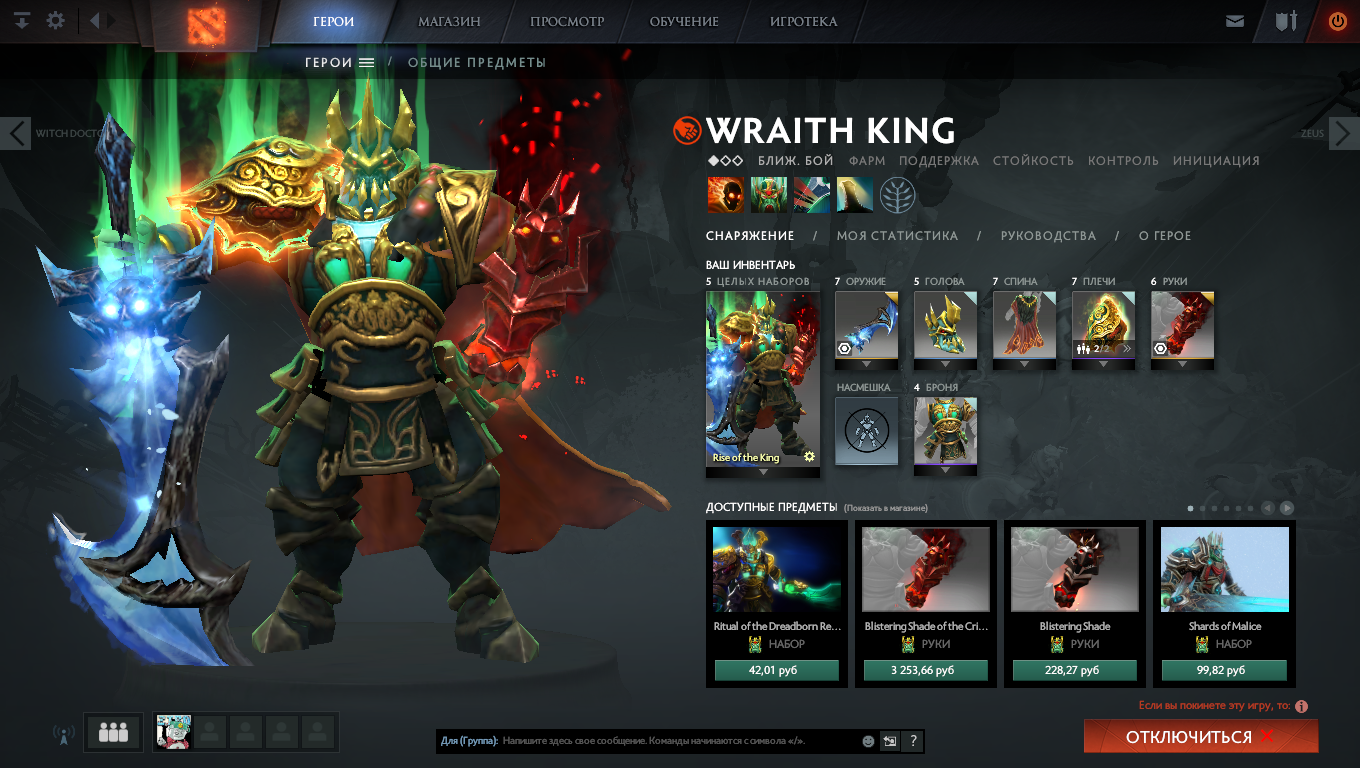
Task: Open settings with the gear icon
Action: coord(56,20)
